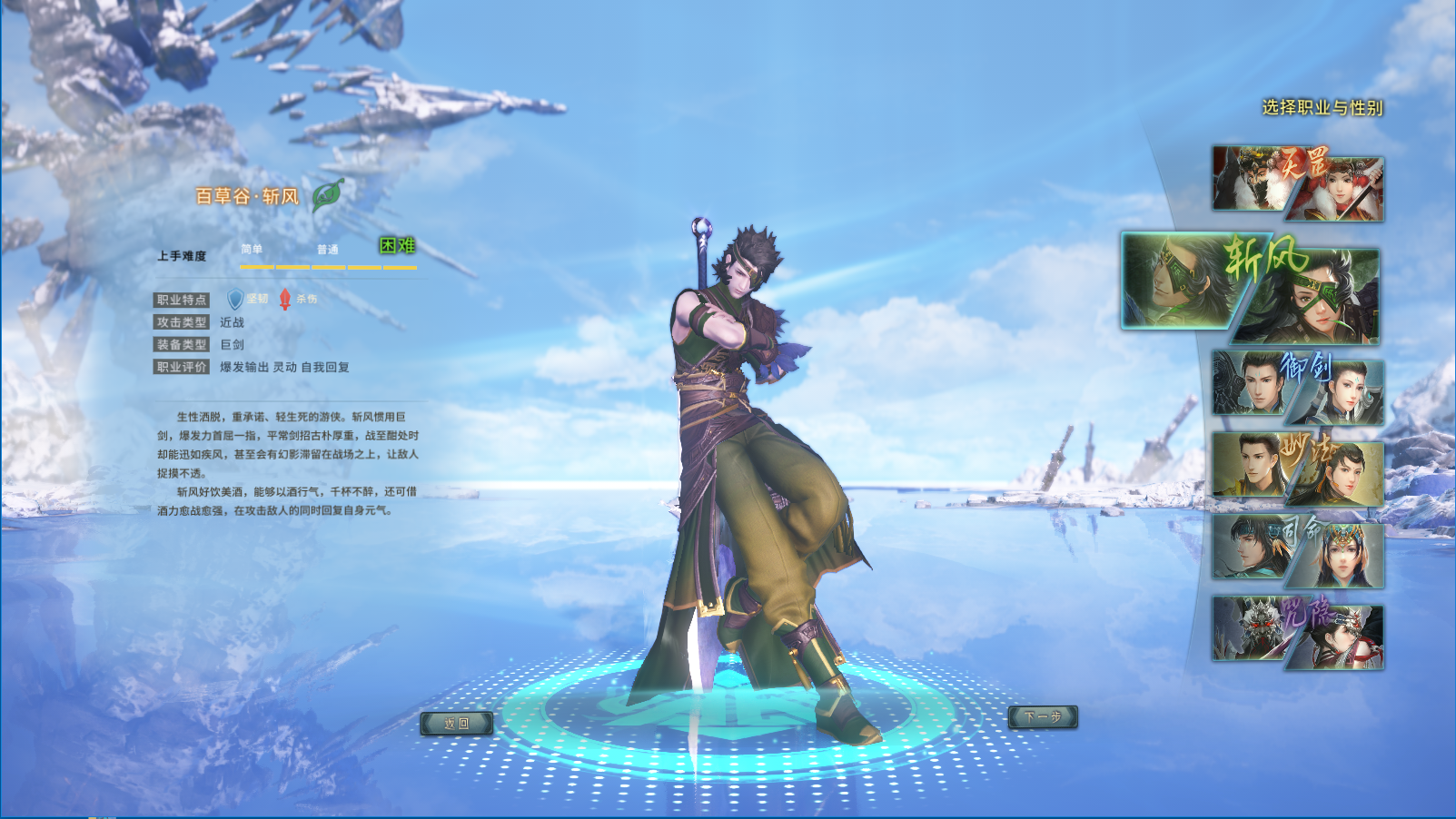
Task: Click the blue shield 坚韧 trait icon
Action: [x=235, y=299]
